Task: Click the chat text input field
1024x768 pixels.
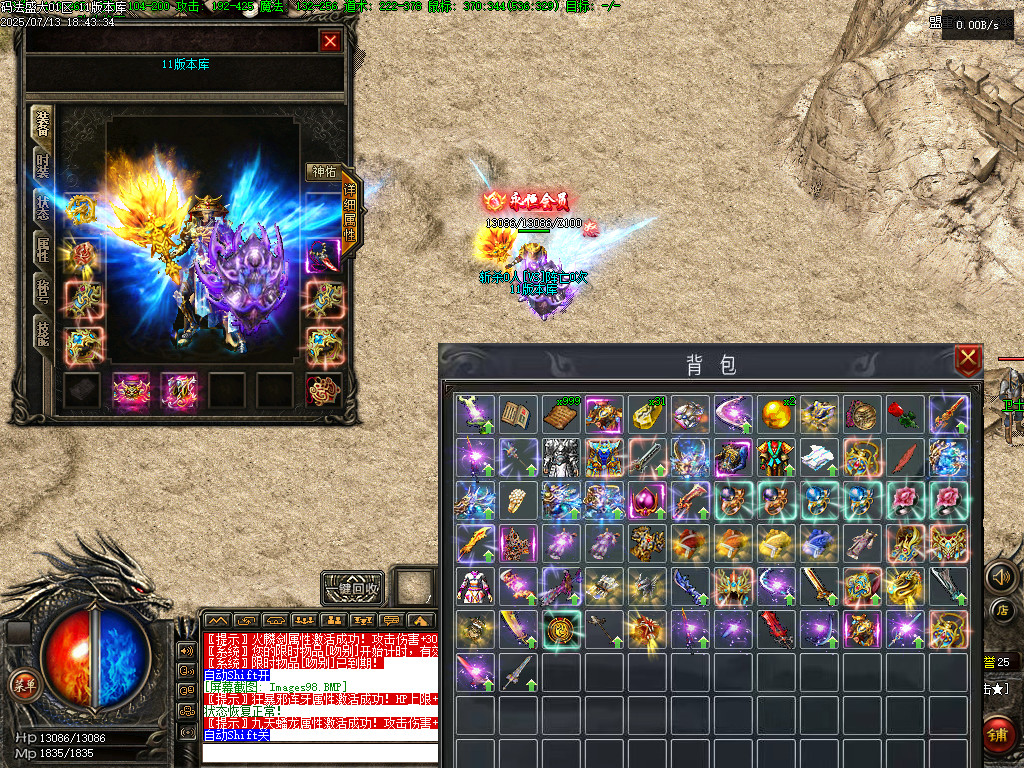Action: pyautogui.click(x=320, y=751)
